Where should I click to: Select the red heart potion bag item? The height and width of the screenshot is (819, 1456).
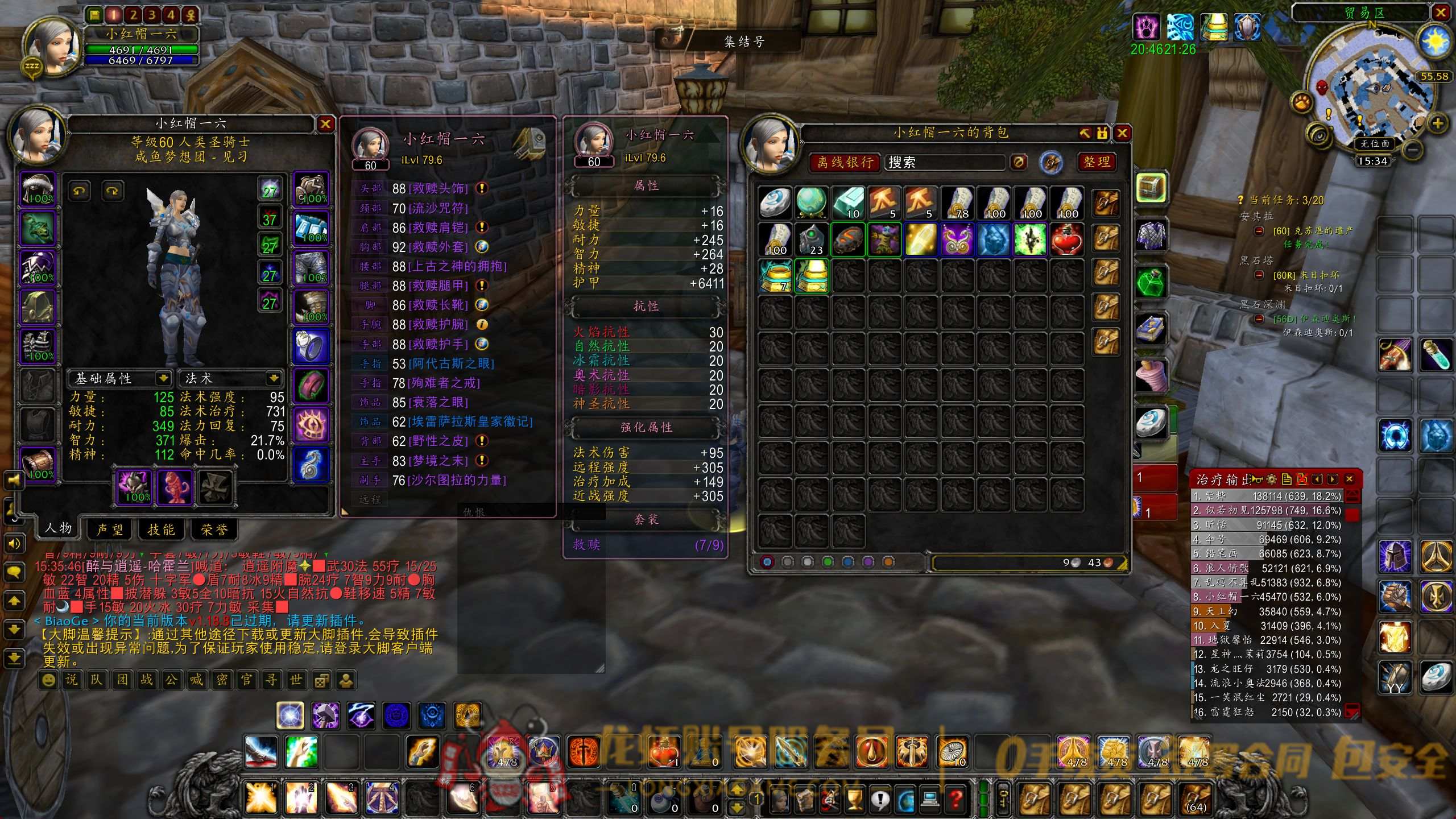coord(1066,239)
